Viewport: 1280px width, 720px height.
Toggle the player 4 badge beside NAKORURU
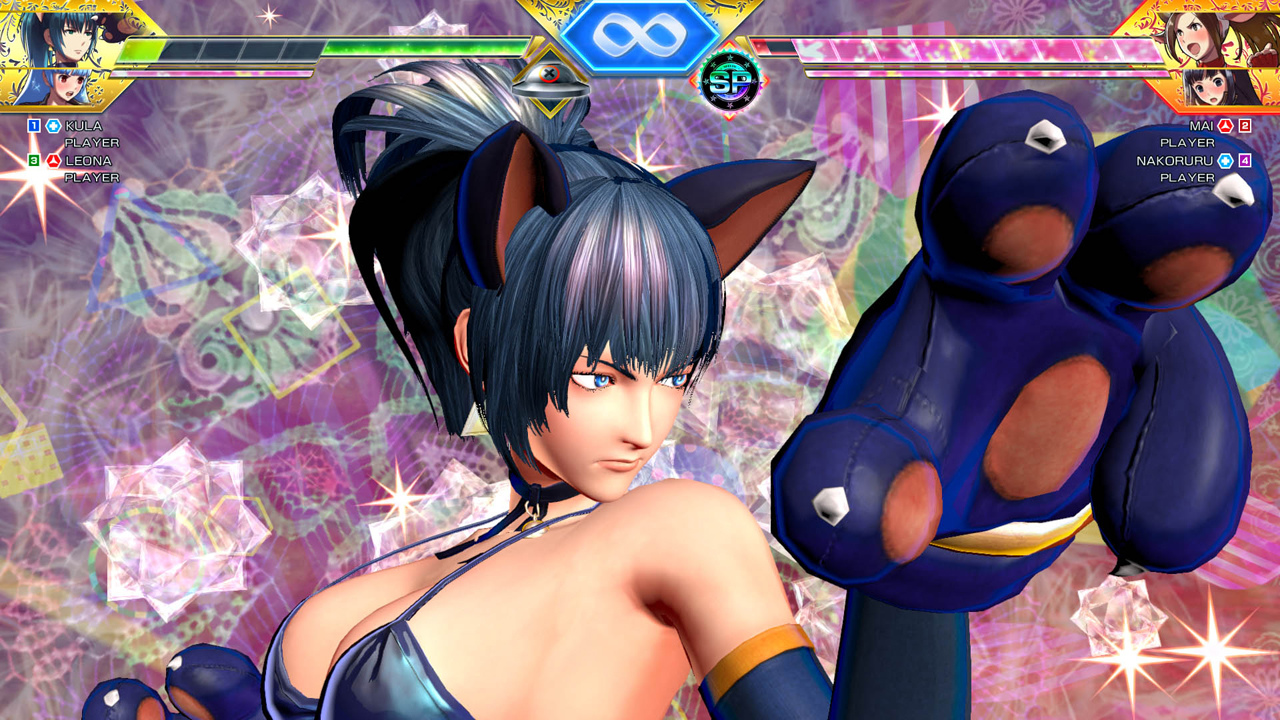coord(1245,161)
